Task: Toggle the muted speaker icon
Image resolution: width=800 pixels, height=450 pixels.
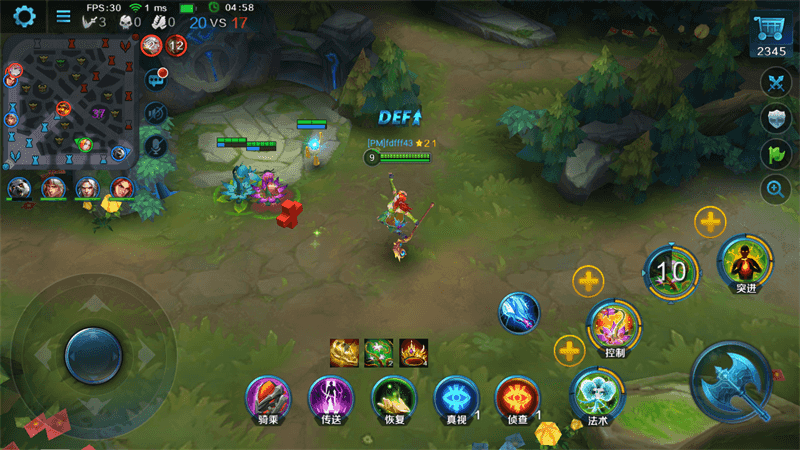Action: (x=155, y=112)
